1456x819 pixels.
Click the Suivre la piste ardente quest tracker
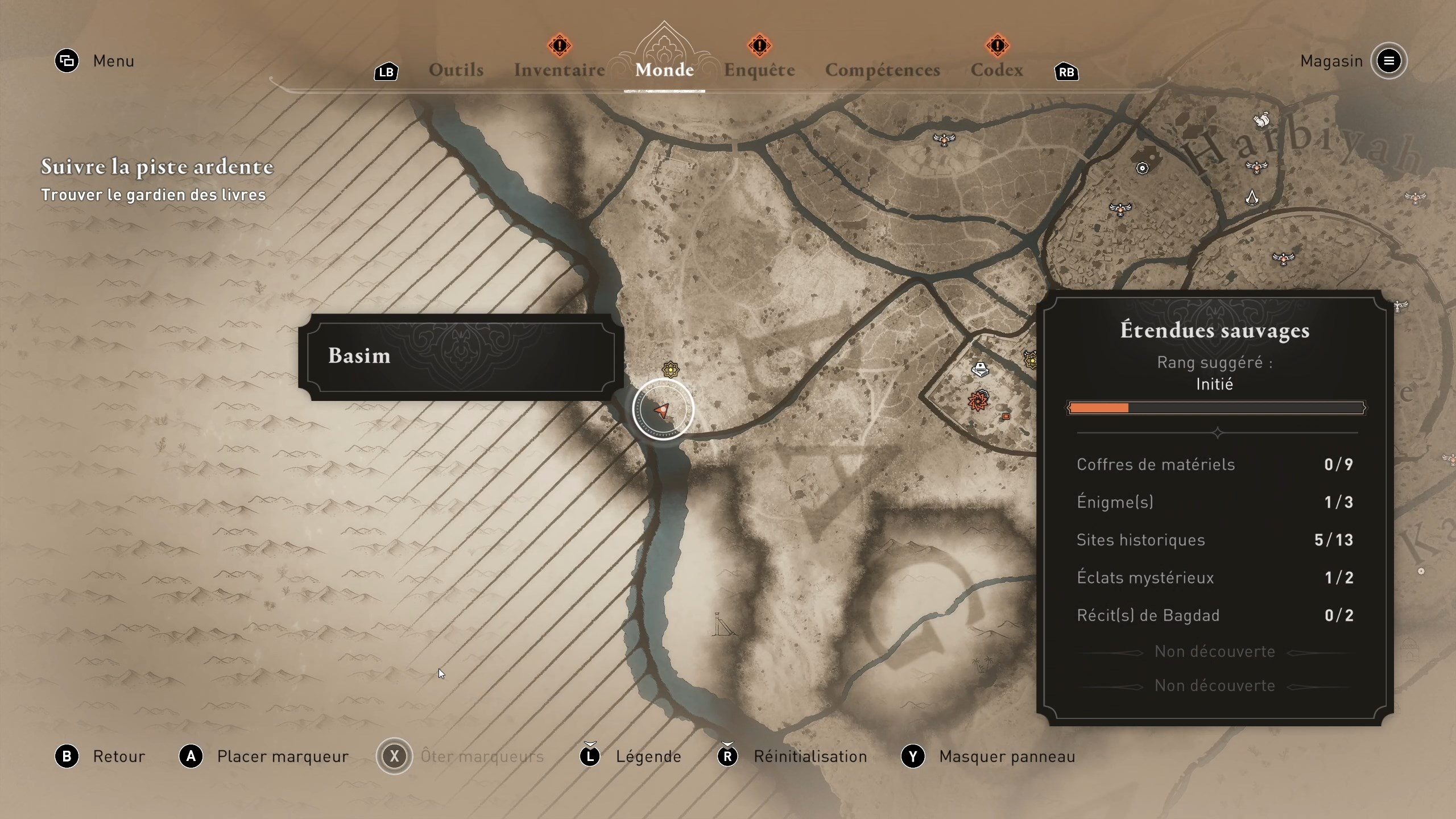coord(157,167)
